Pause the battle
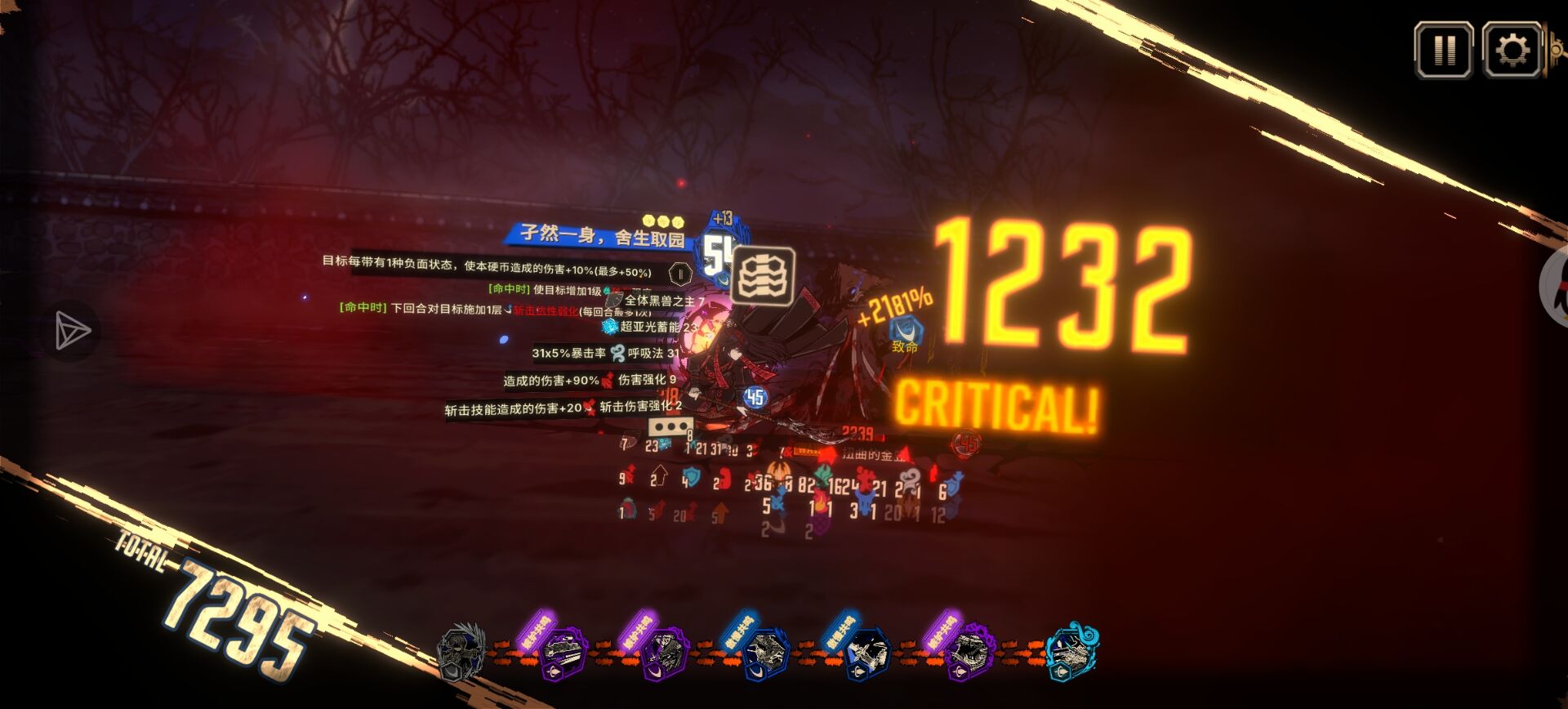 (x=1443, y=51)
